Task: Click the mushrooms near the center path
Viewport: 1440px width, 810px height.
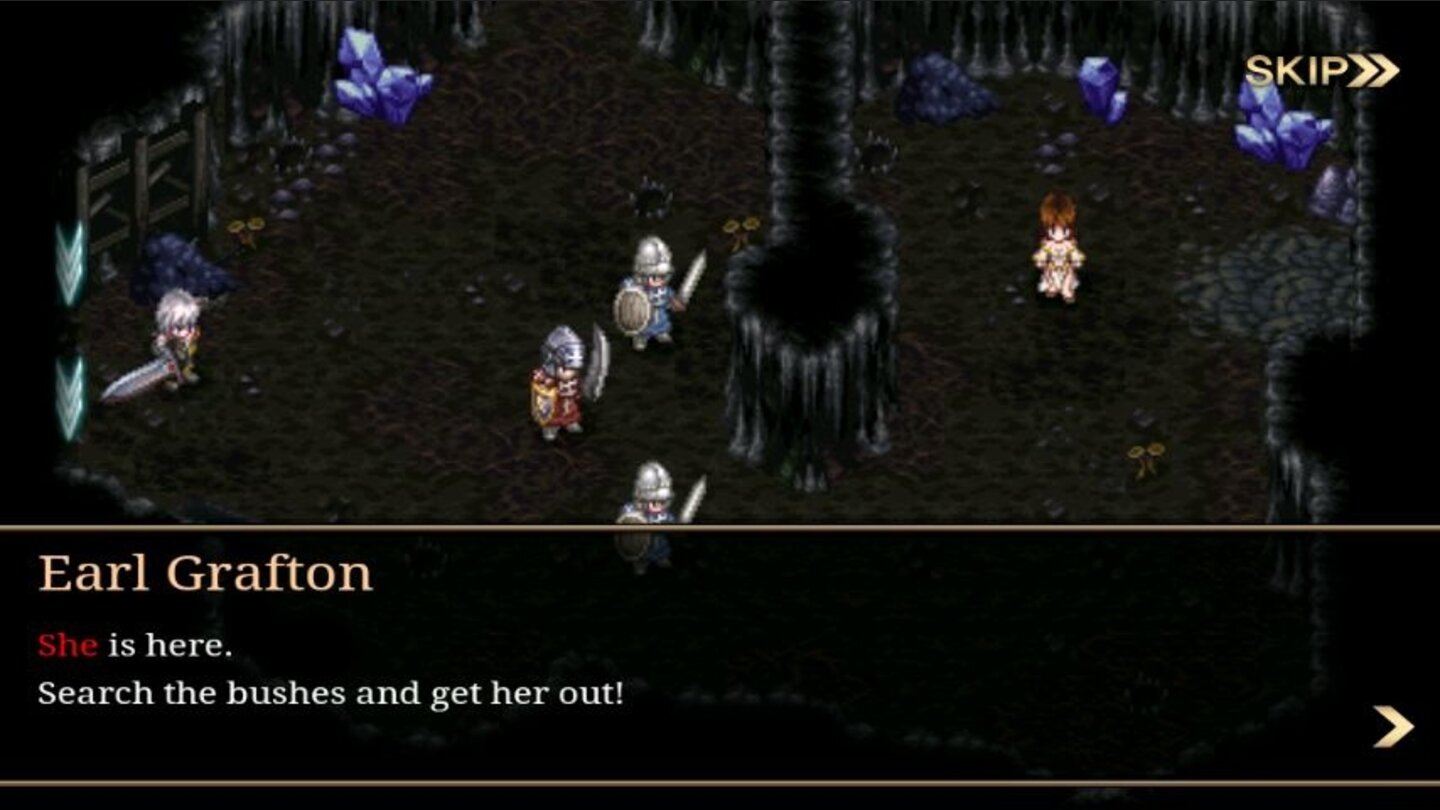Action: coord(740,230)
